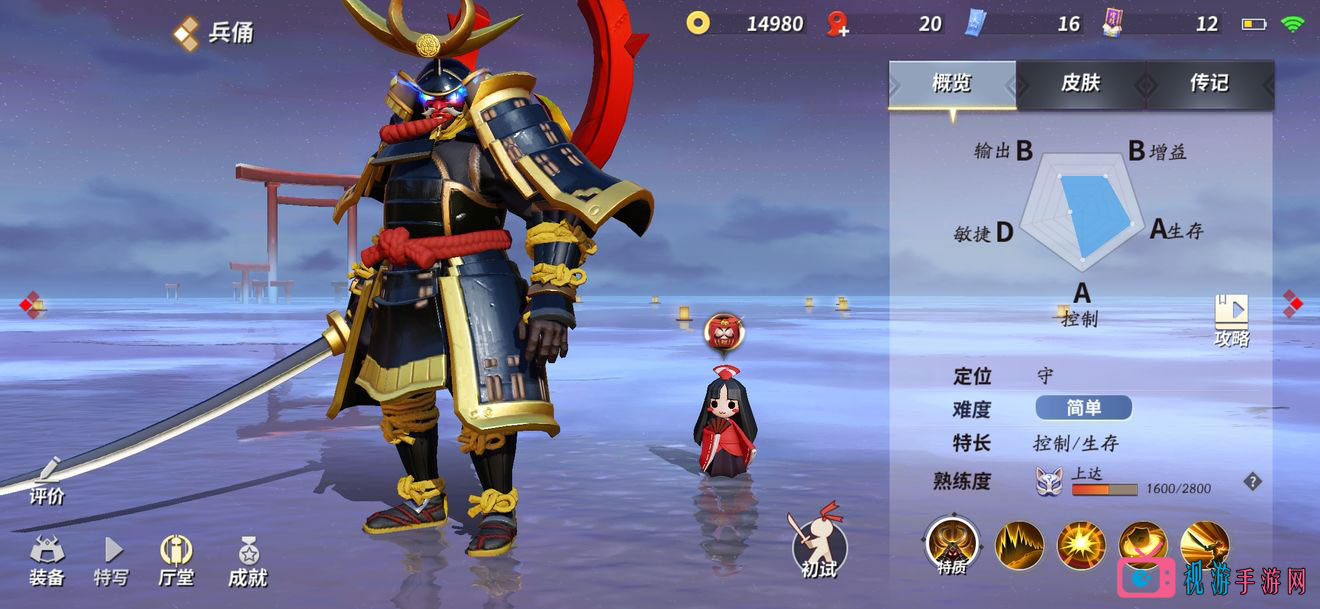Select the yellow burst explosion skill icon

(x=1081, y=545)
